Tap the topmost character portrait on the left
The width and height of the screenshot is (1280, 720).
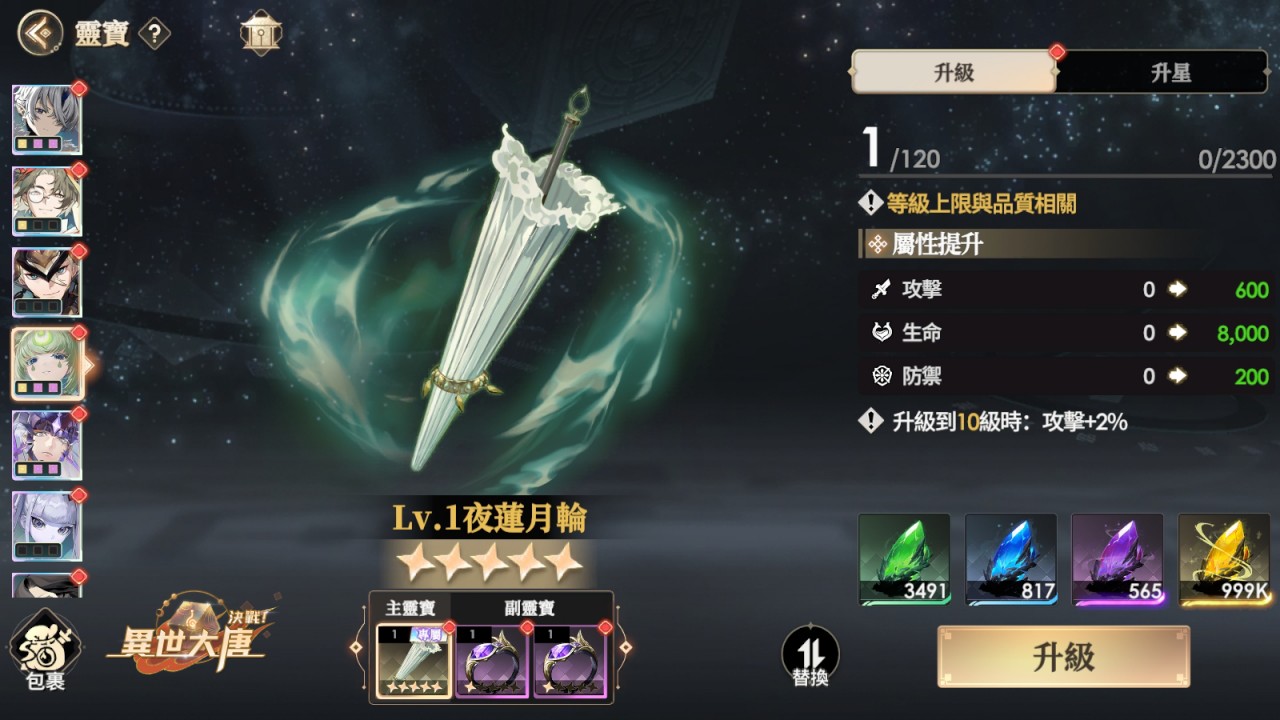47,119
